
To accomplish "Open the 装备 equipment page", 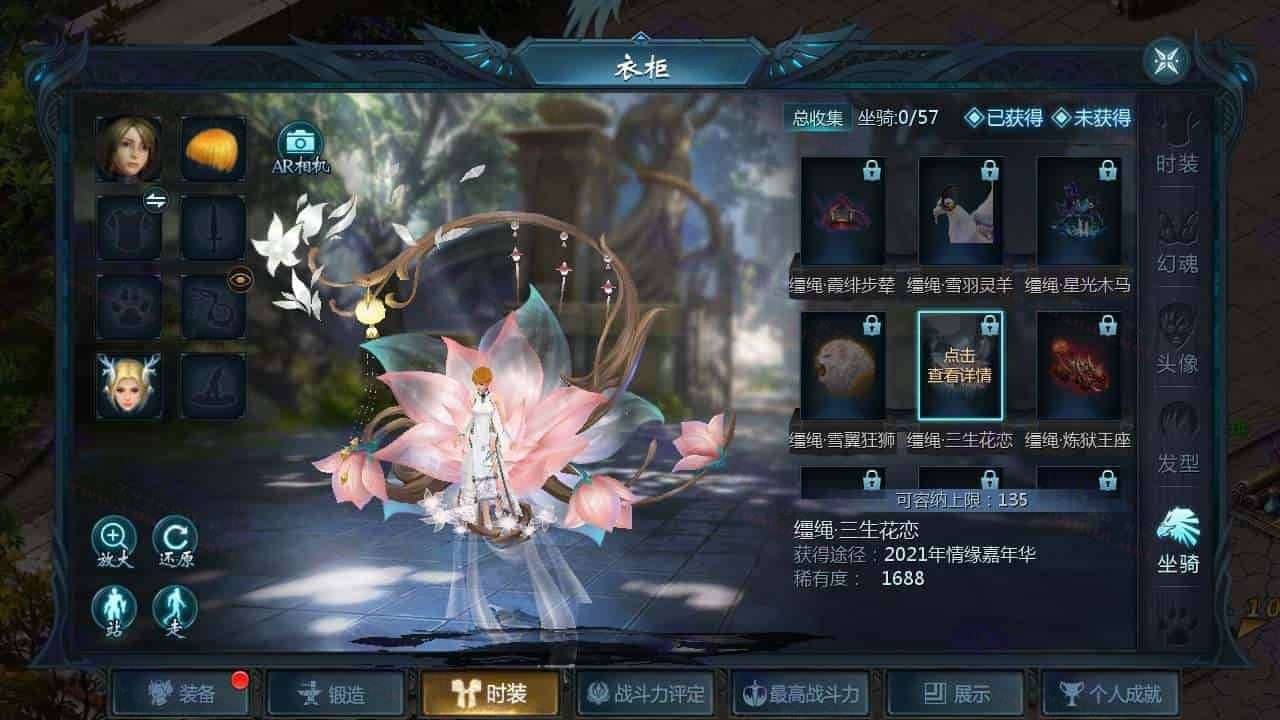I will [181, 693].
